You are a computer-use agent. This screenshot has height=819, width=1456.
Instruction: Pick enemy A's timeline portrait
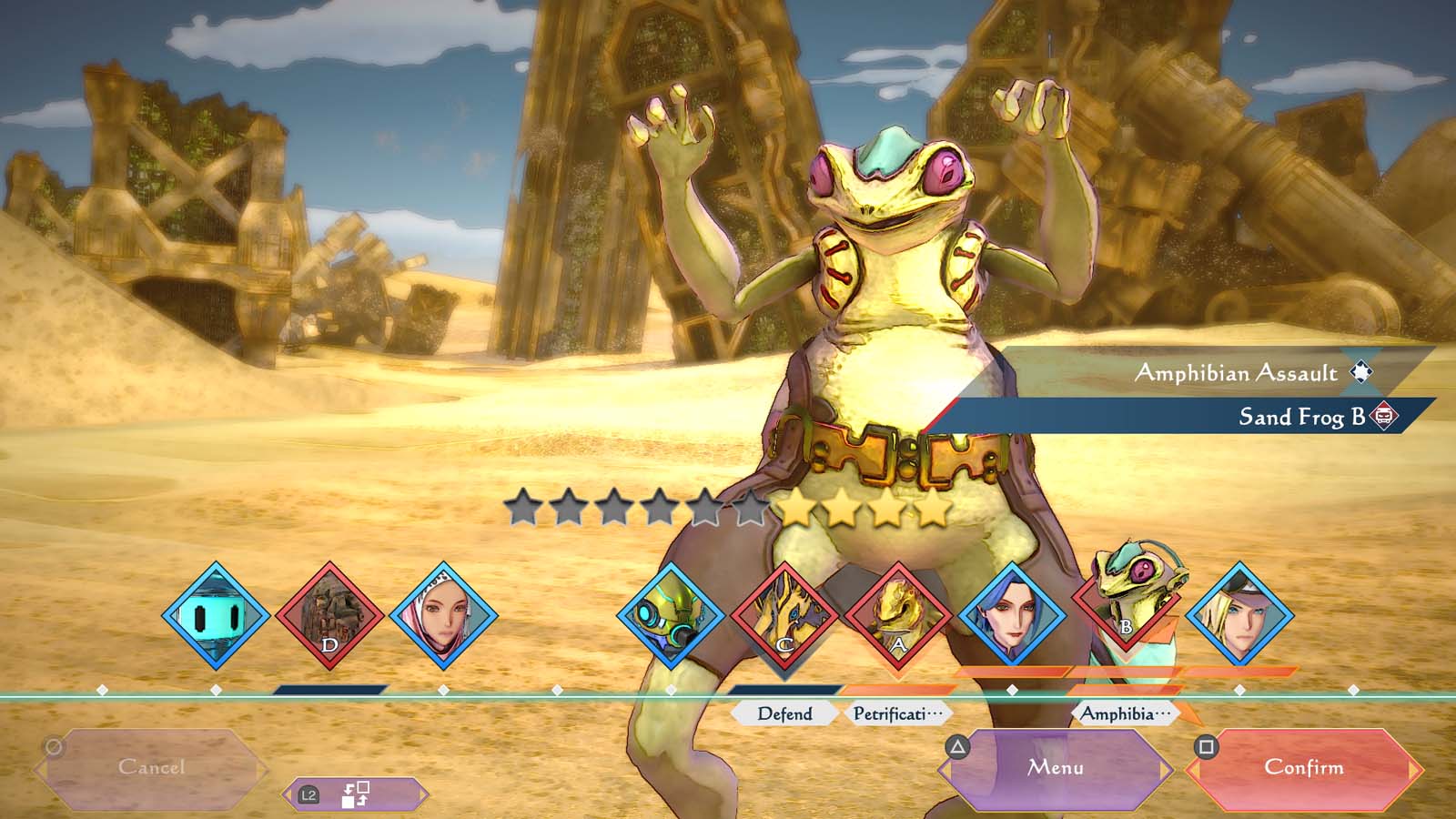[898, 616]
